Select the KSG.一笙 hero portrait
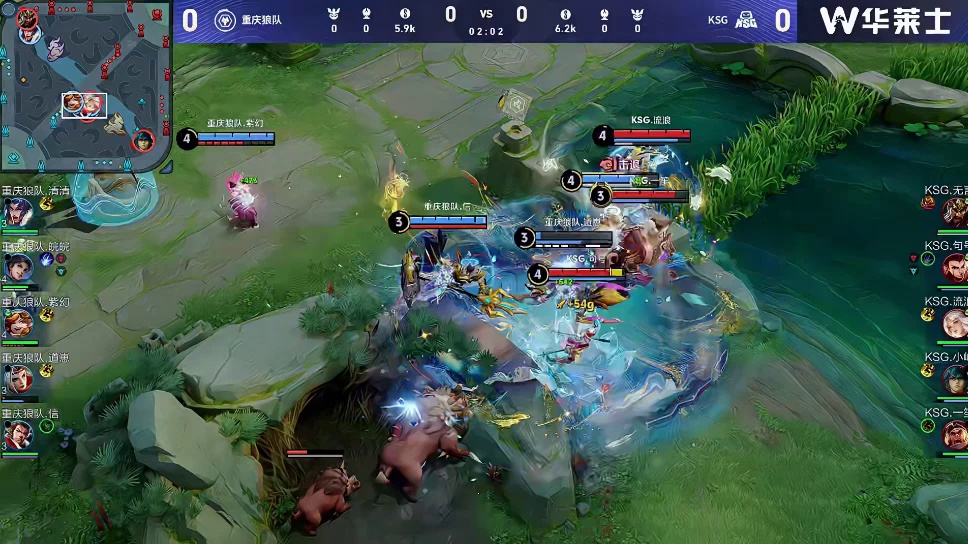The height and width of the screenshot is (544, 968). click(x=954, y=435)
